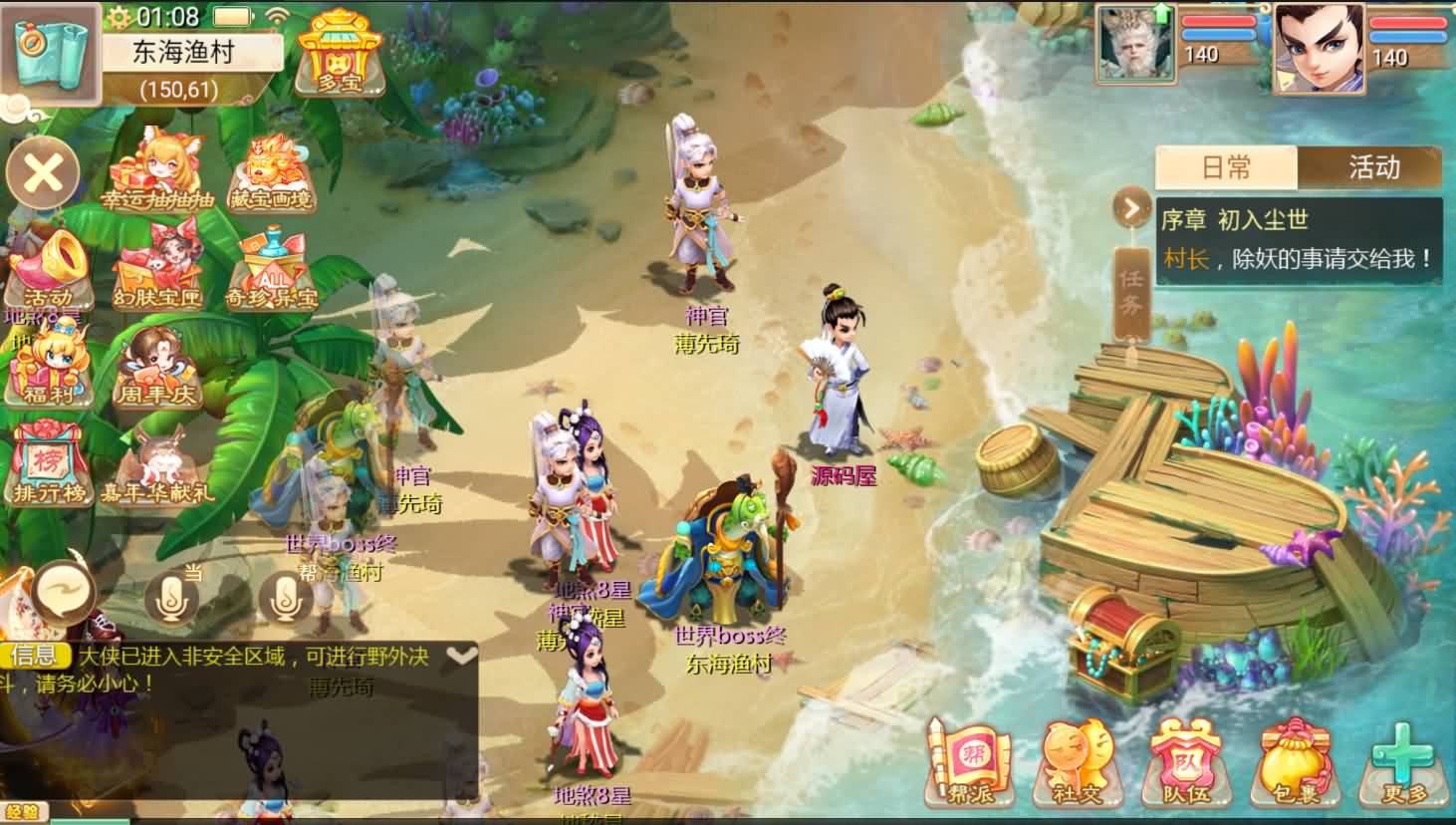Open the 多宝 treasure shop
The width and height of the screenshot is (1456, 825).
(x=339, y=52)
